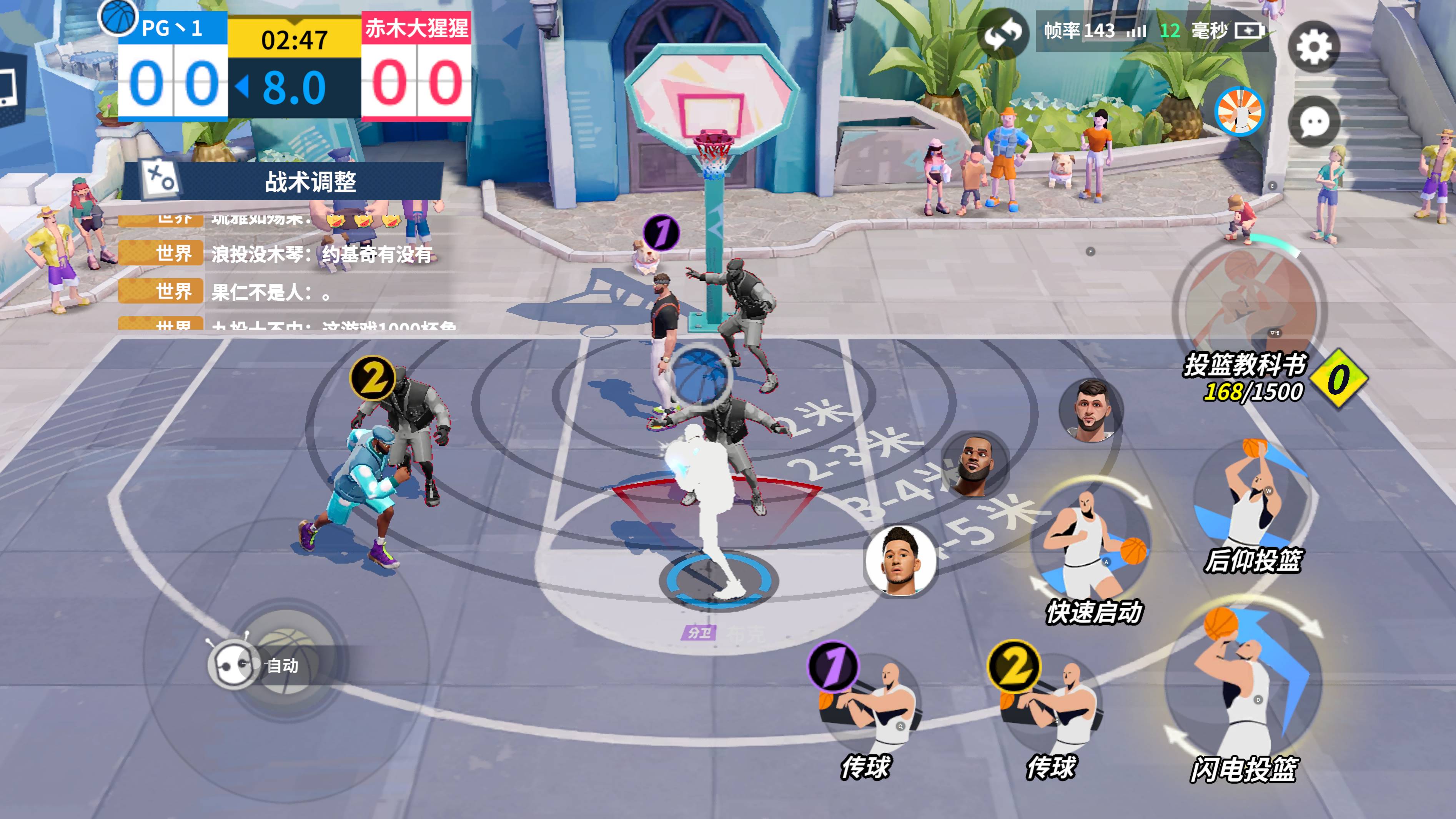Tap the swap camera arrows icon

pos(1003,34)
